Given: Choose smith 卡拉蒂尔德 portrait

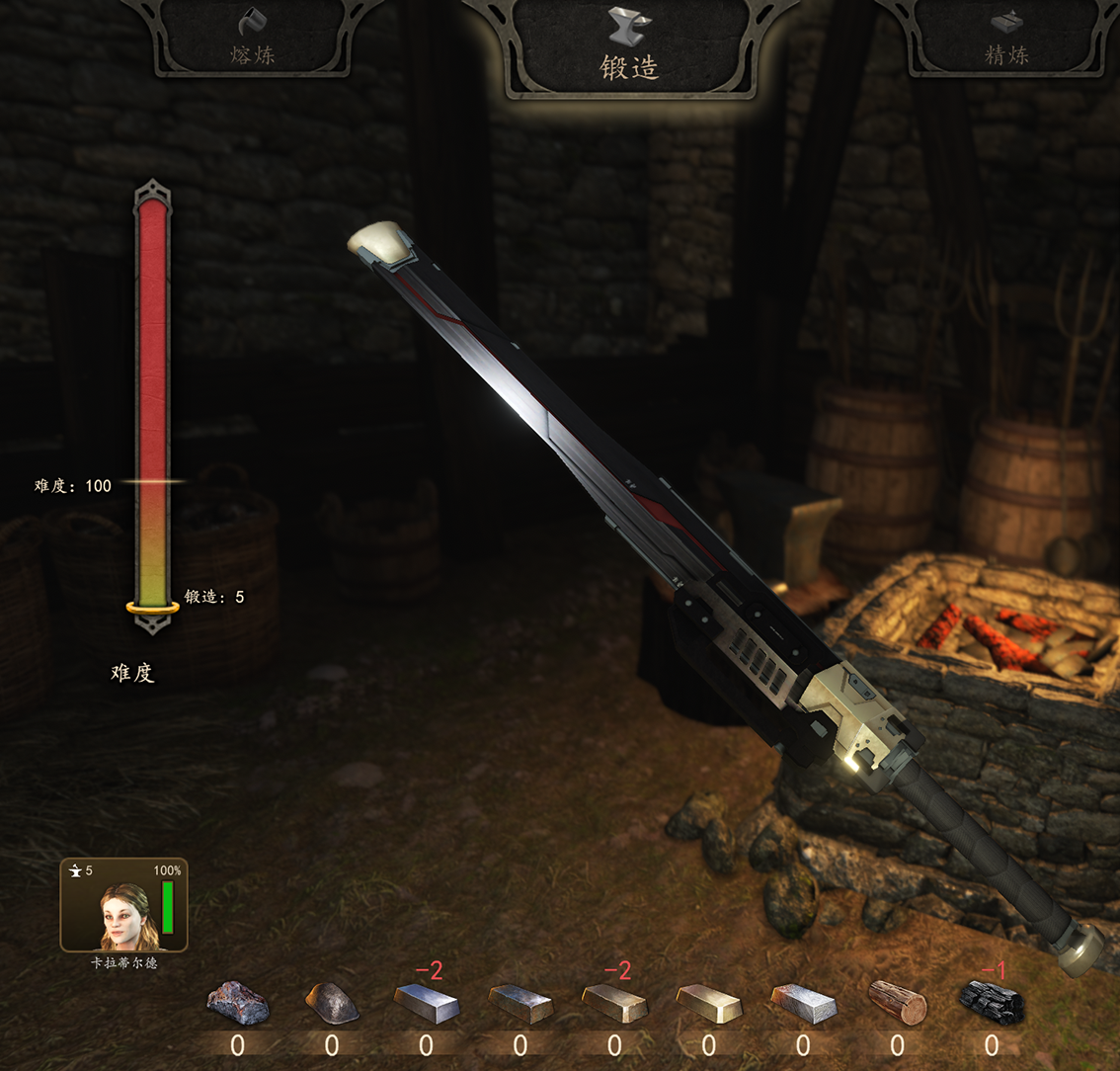Looking at the screenshot, I should 123,905.
